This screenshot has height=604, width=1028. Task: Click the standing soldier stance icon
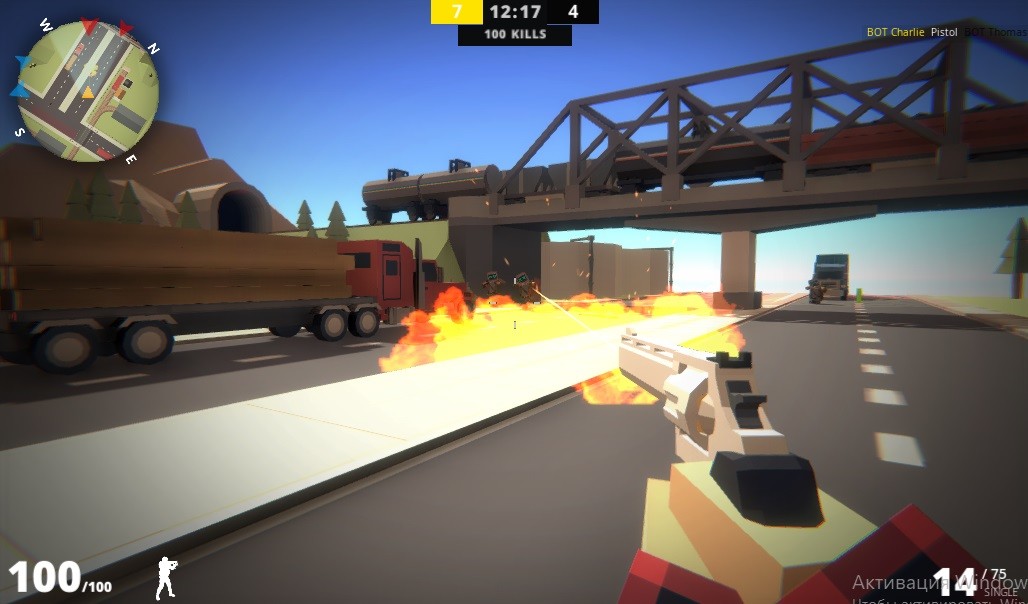(x=165, y=578)
